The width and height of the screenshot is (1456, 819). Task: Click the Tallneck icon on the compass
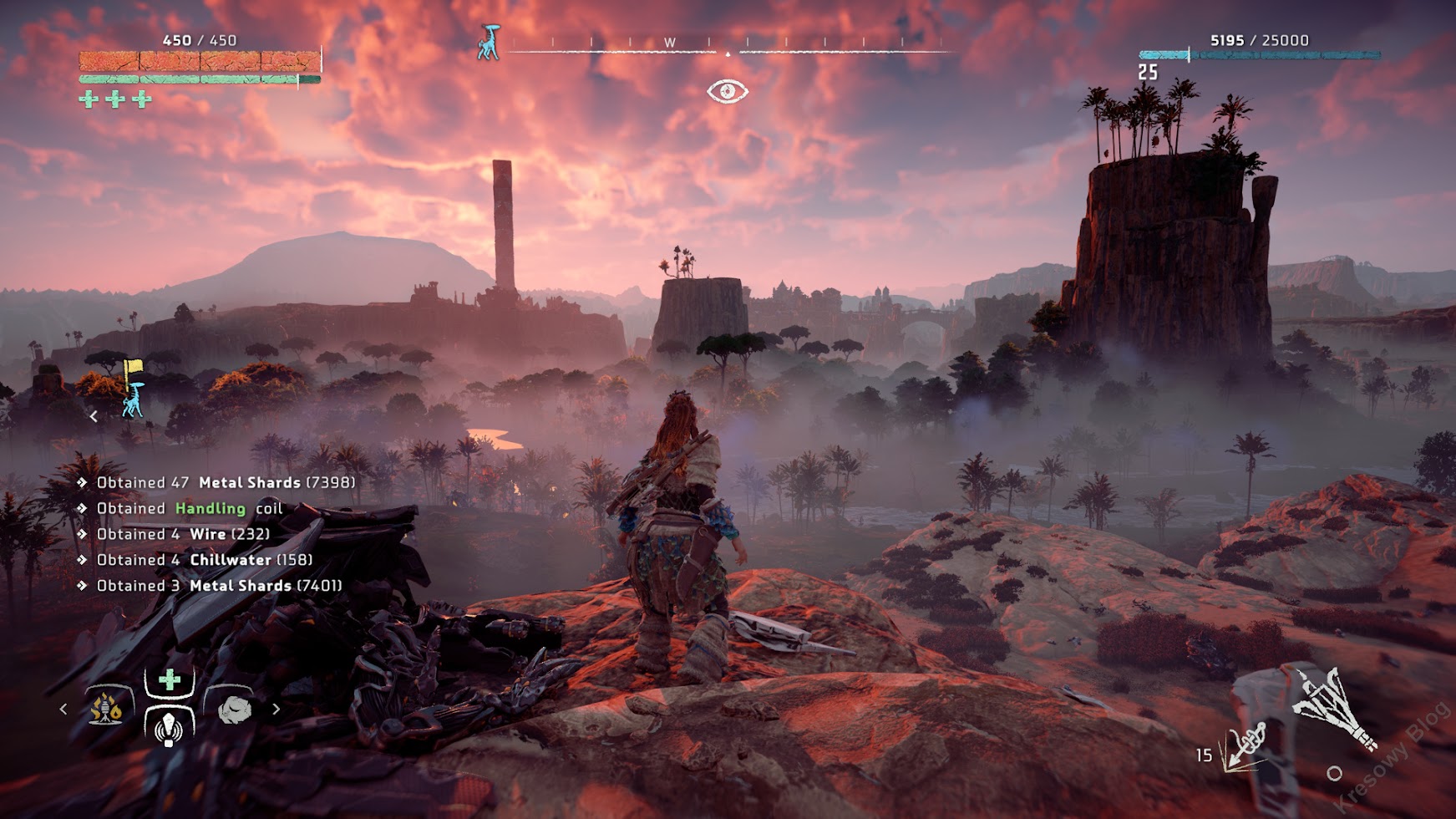pyautogui.click(x=489, y=43)
